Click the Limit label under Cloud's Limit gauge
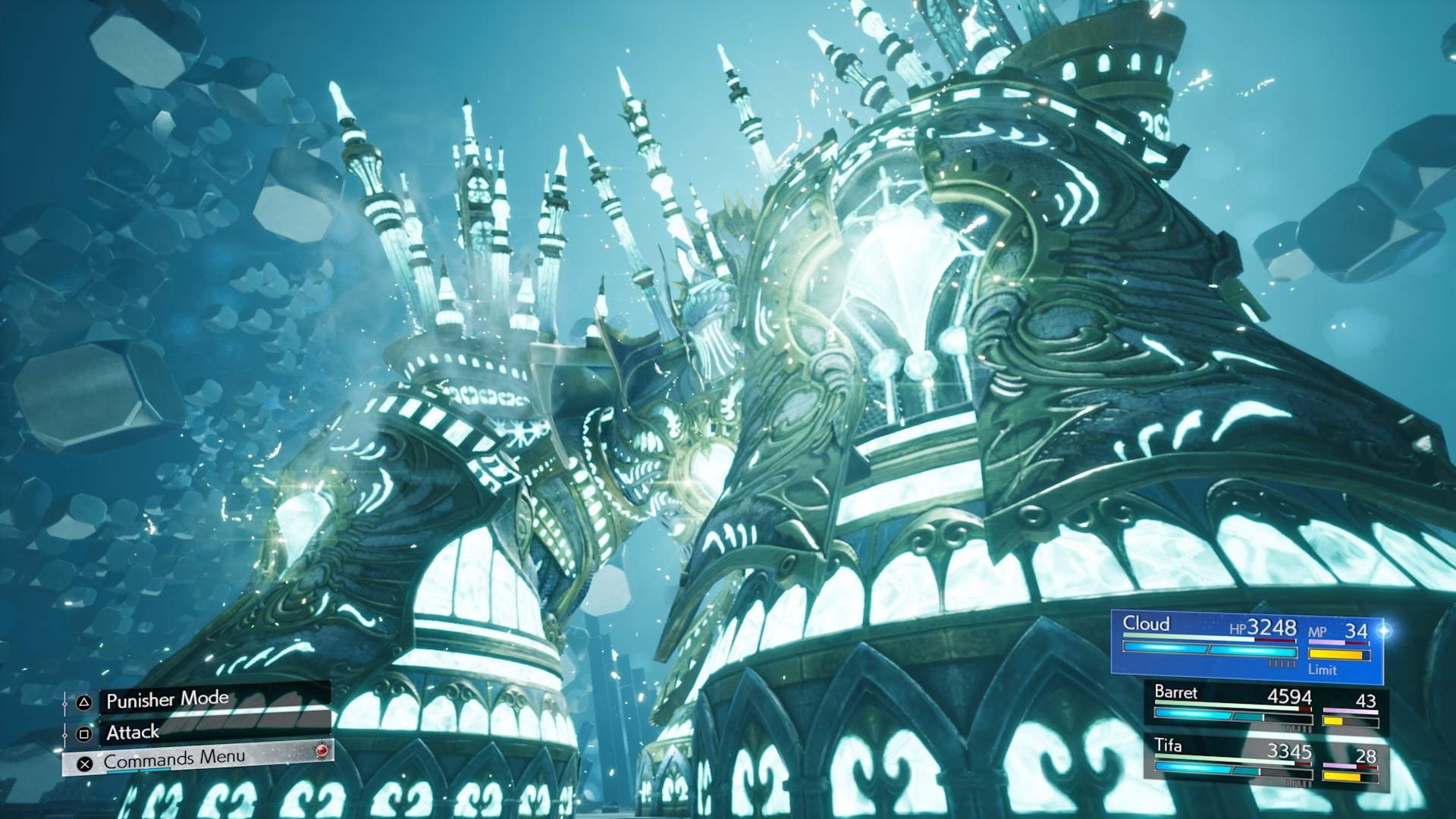This screenshot has width=1456, height=819. tap(1321, 672)
